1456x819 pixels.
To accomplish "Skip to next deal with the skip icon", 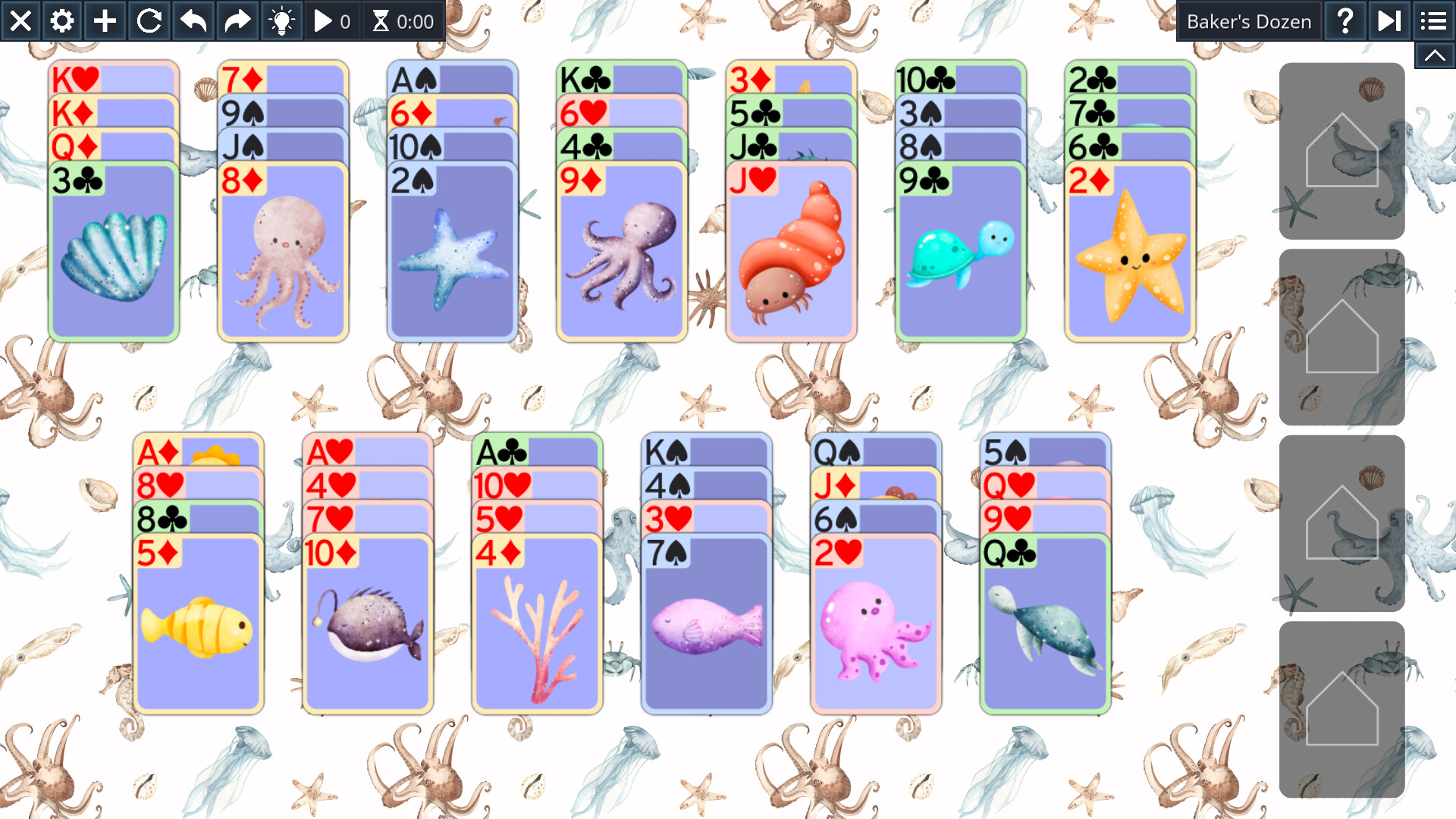I will [x=1389, y=20].
